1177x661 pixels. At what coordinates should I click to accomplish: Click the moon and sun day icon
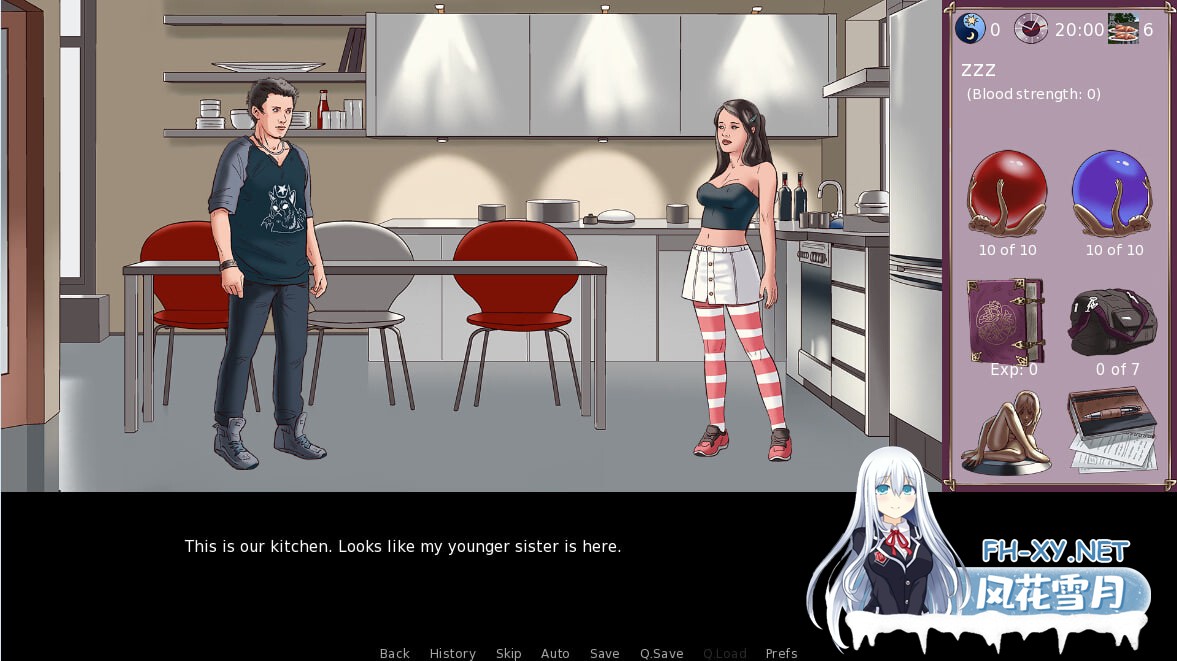click(x=970, y=29)
